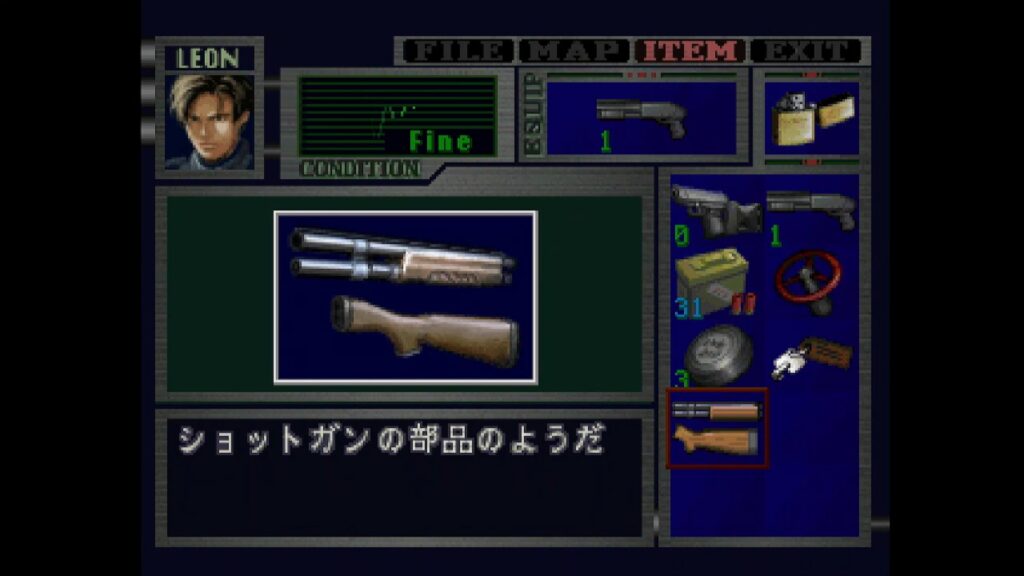Pick the handgun in the inventory grid
This screenshot has height=576, width=1024.
[x=715, y=211]
